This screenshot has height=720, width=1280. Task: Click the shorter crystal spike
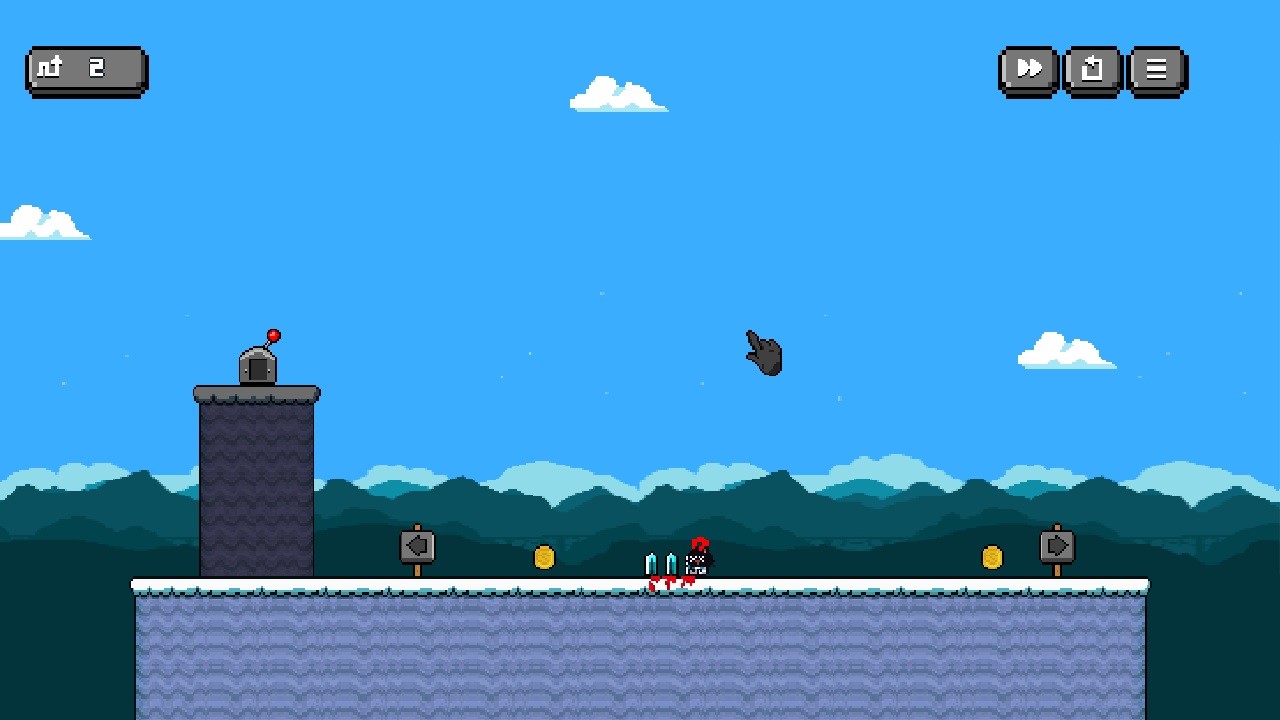pyautogui.click(x=671, y=563)
